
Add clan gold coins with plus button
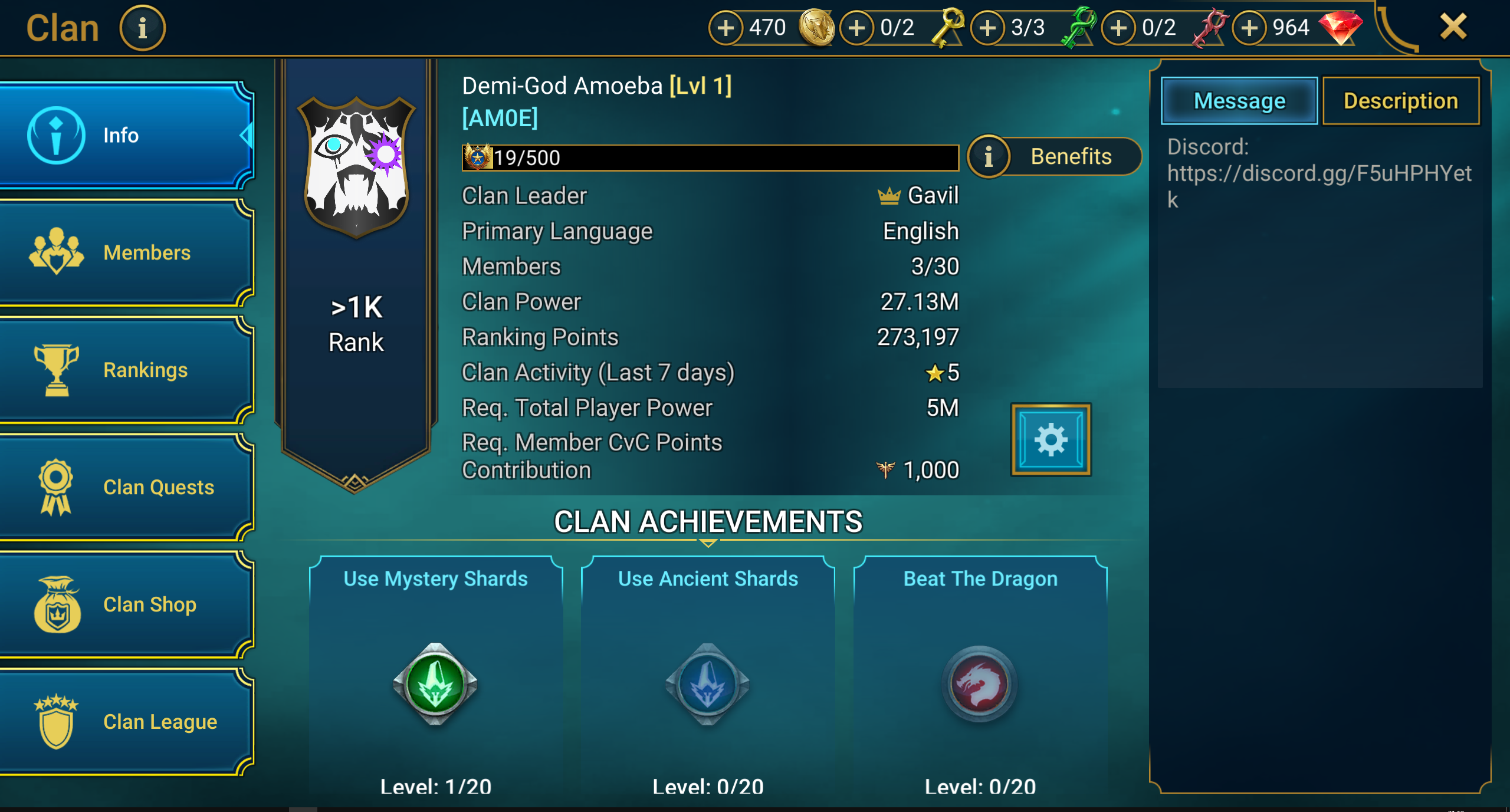726,28
